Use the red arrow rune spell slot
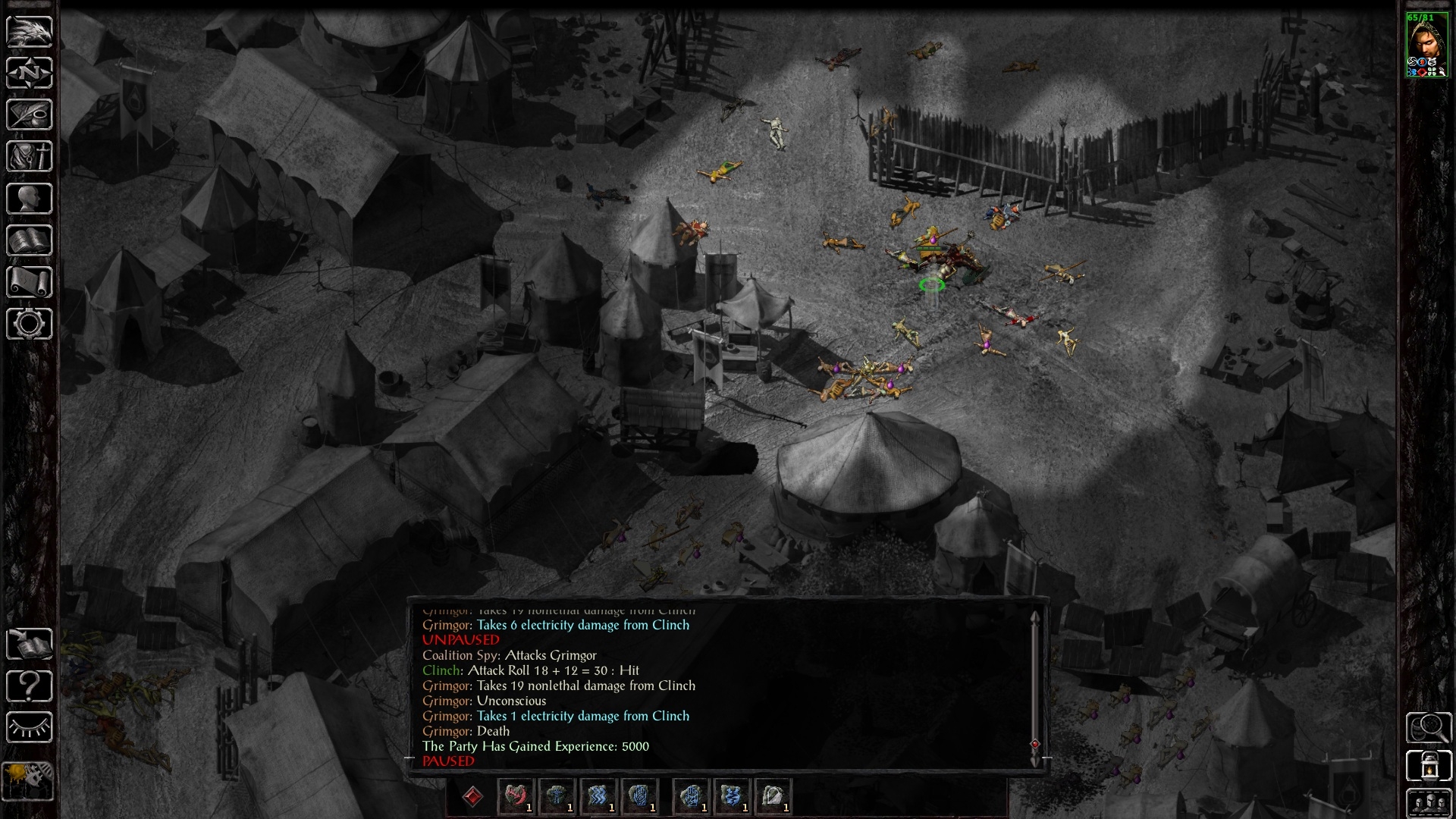The height and width of the screenshot is (819, 1456). (516, 796)
